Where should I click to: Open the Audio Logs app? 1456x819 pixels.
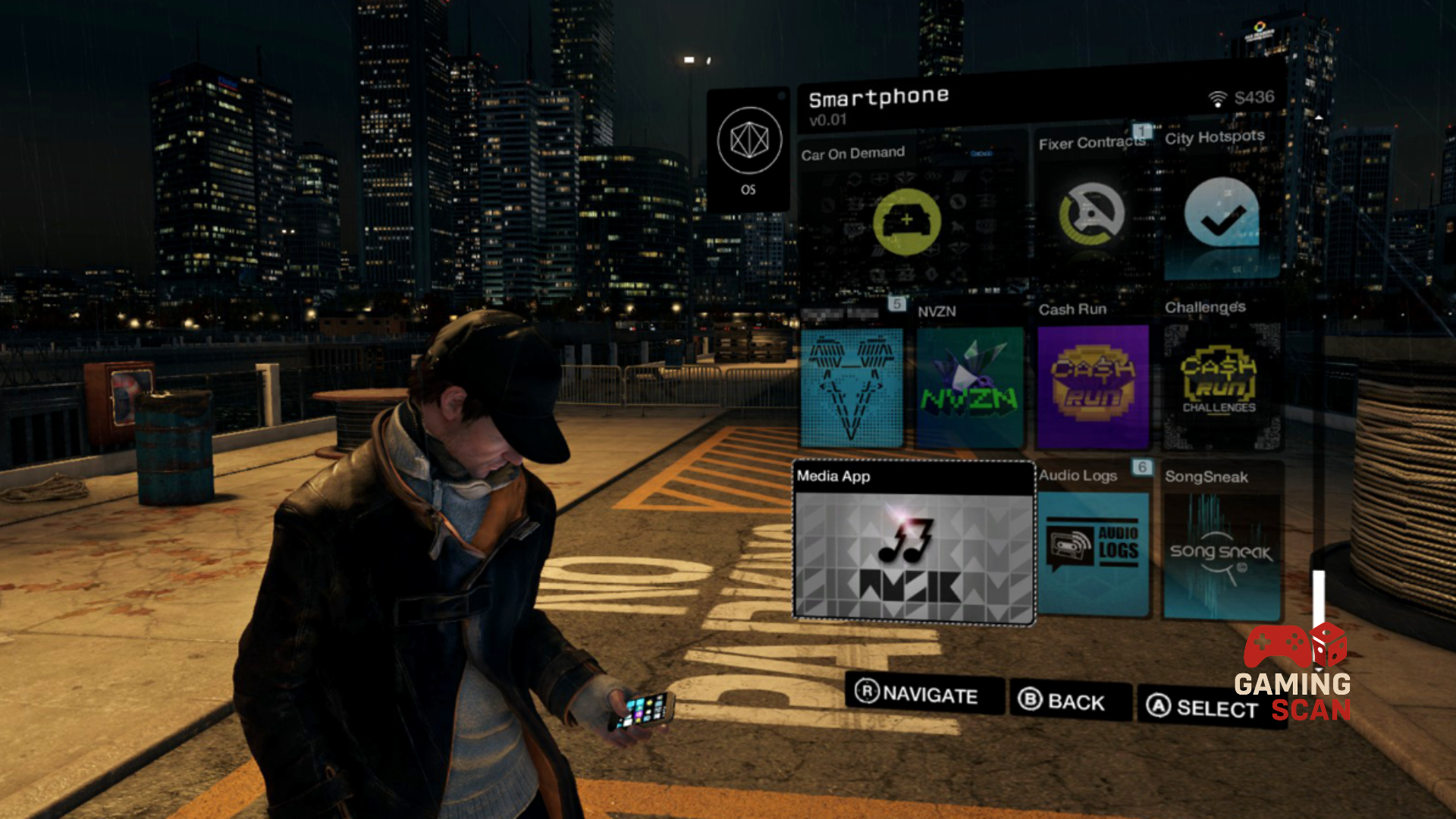click(x=1093, y=551)
